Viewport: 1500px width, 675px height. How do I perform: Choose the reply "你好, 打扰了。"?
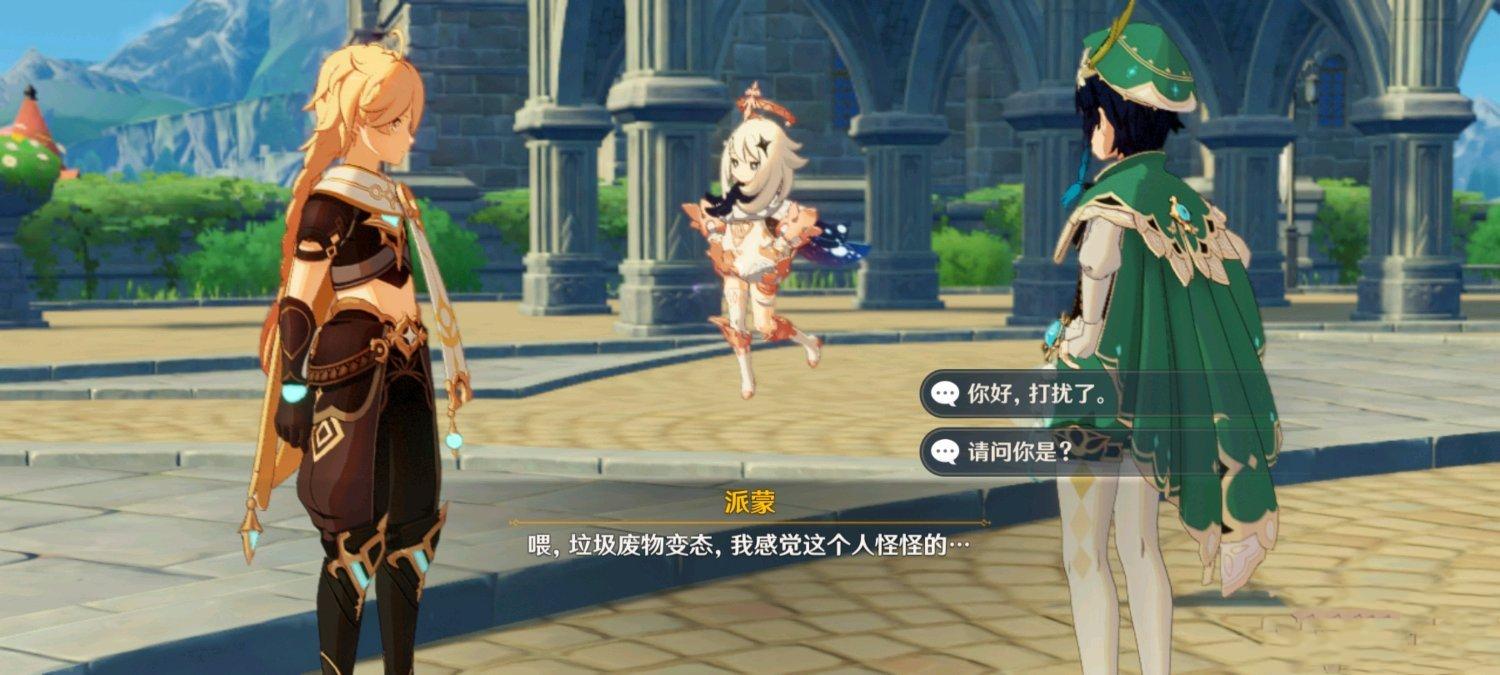coord(1035,394)
